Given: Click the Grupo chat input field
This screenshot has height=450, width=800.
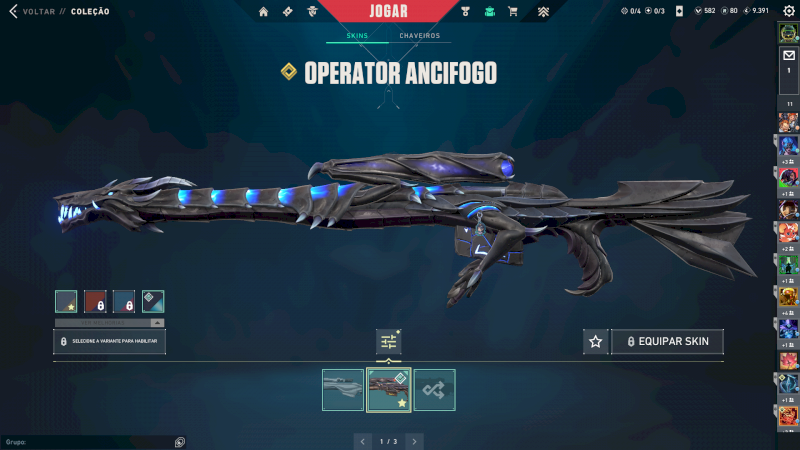Looking at the screenshot, I should pyautogui.click(x=90, y=441).
